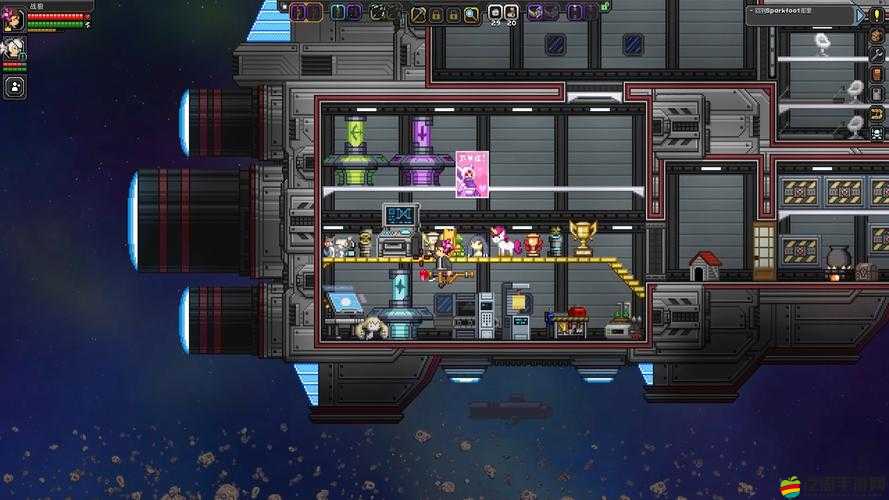Select the hotbar item with count 20
889x500 pixels.
pos(511,13)
